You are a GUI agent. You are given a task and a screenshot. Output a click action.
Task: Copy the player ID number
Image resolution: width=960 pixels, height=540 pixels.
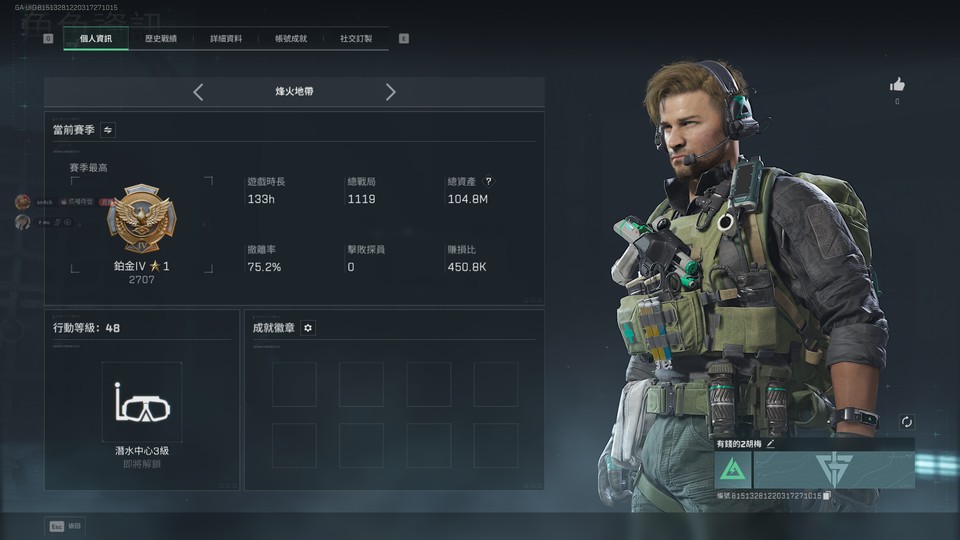coord(827,496)
